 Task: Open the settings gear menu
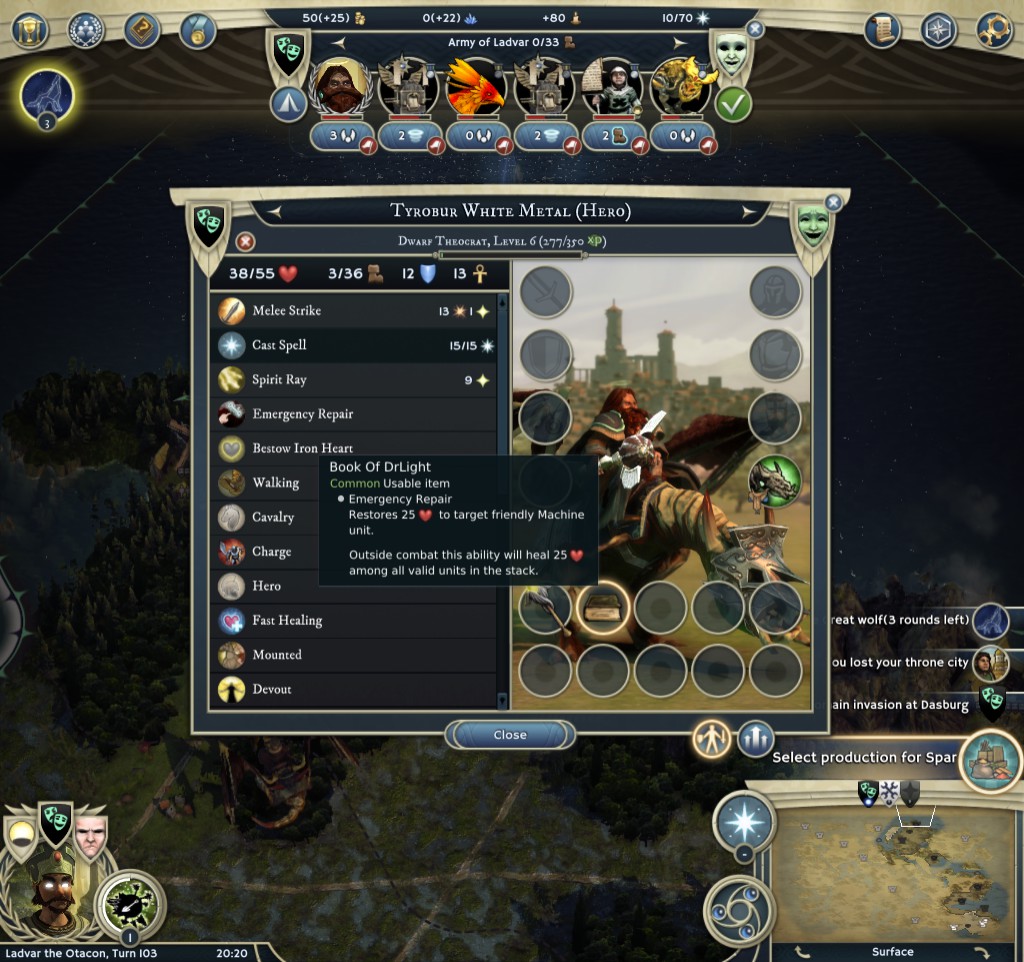coord(994,30)
